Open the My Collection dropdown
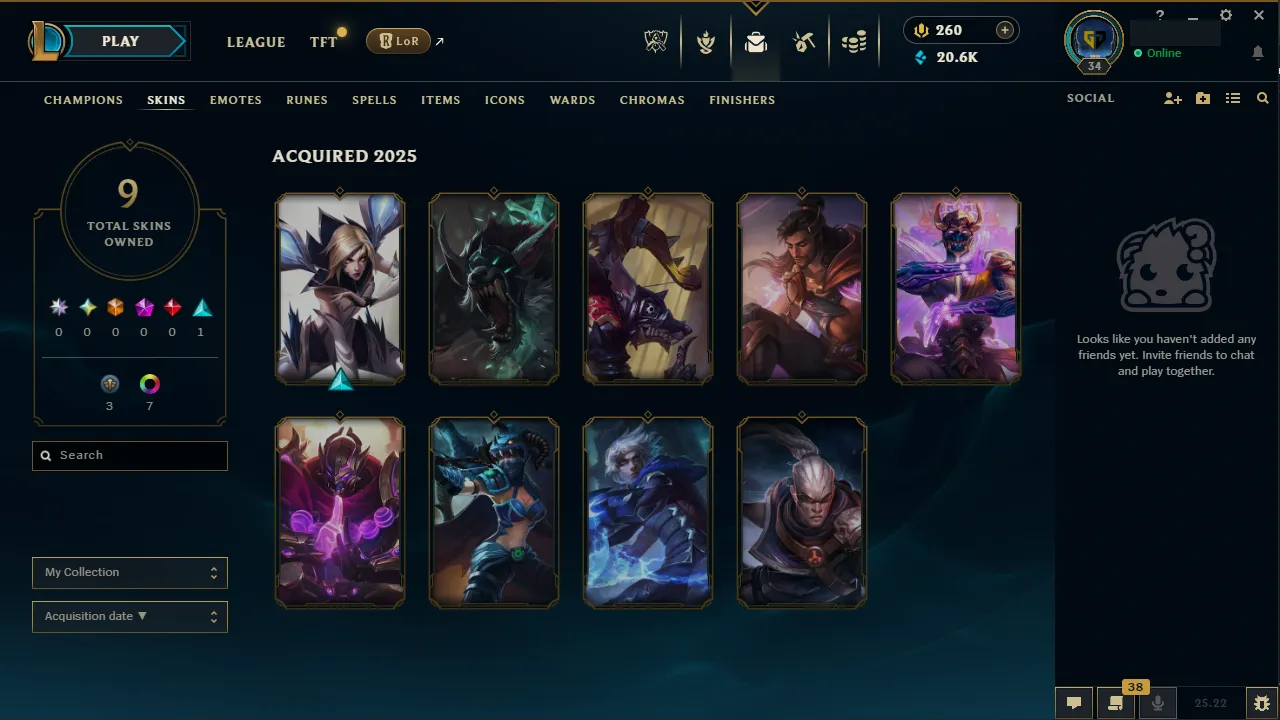The image size is (1280, 720). pos(129,572)
